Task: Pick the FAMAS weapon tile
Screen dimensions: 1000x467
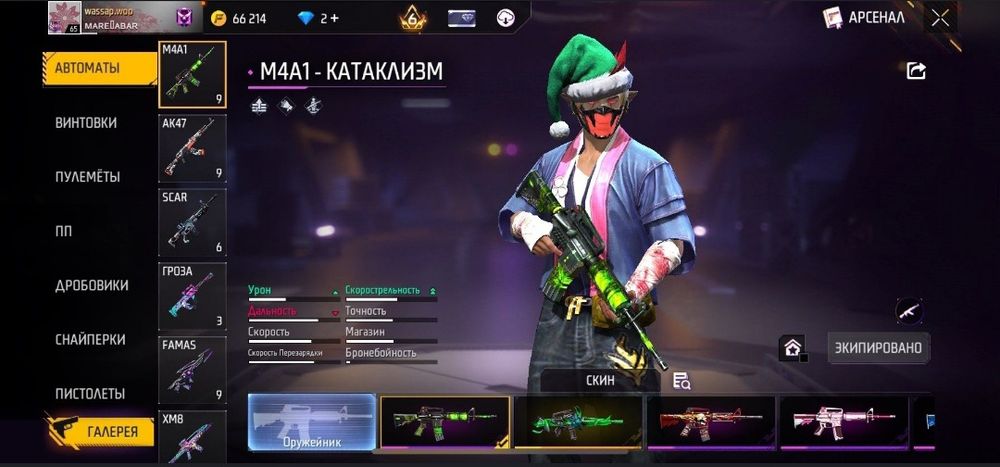Action: (192, 369)
